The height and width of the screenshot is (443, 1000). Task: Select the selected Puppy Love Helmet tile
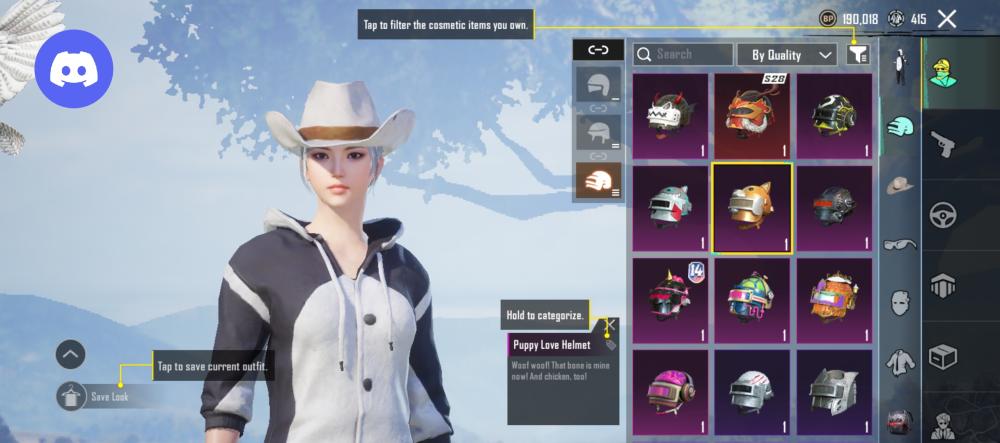751,208
